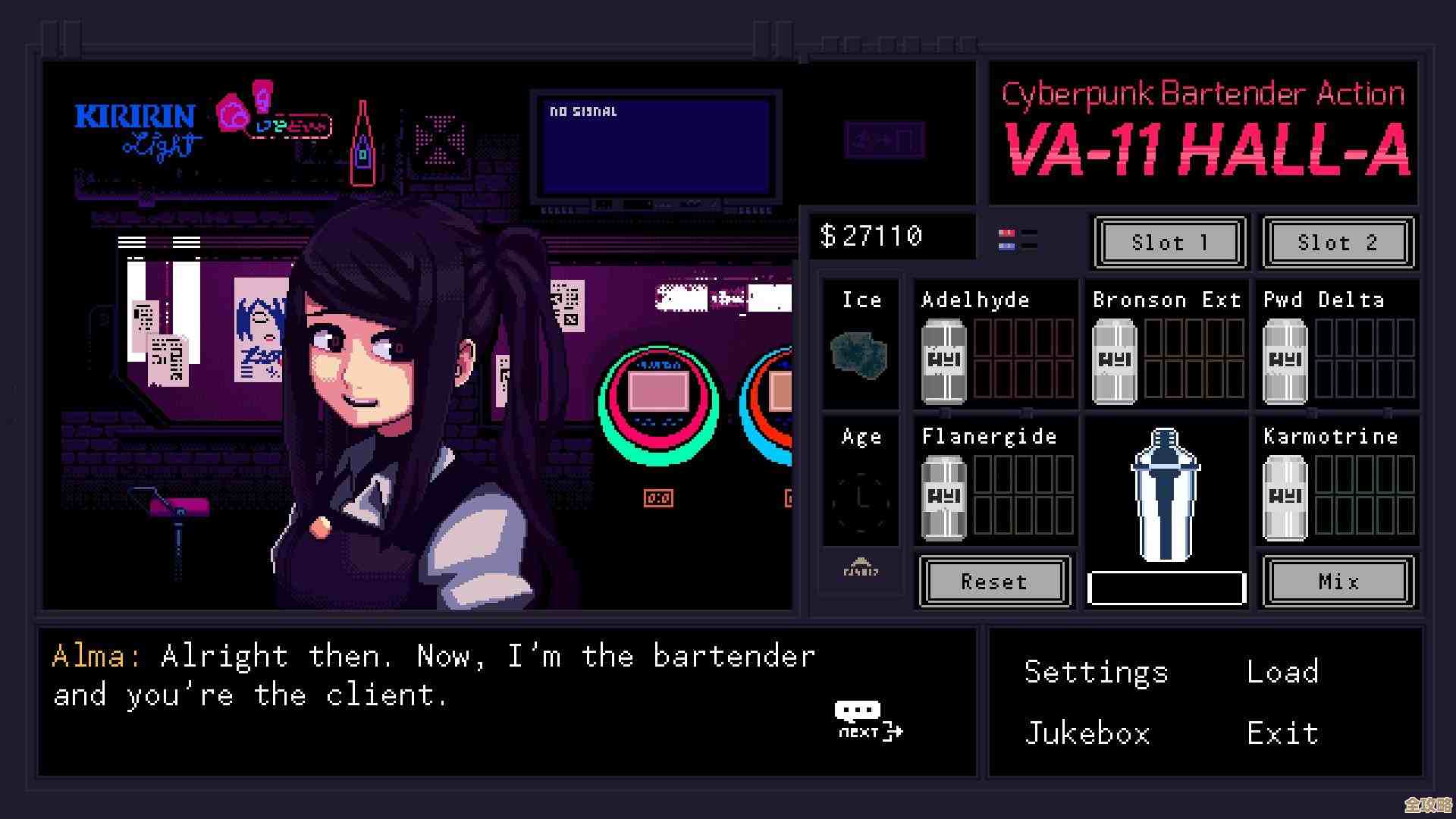
Task: Open the Jukebox
Action: coord(1087,733)
